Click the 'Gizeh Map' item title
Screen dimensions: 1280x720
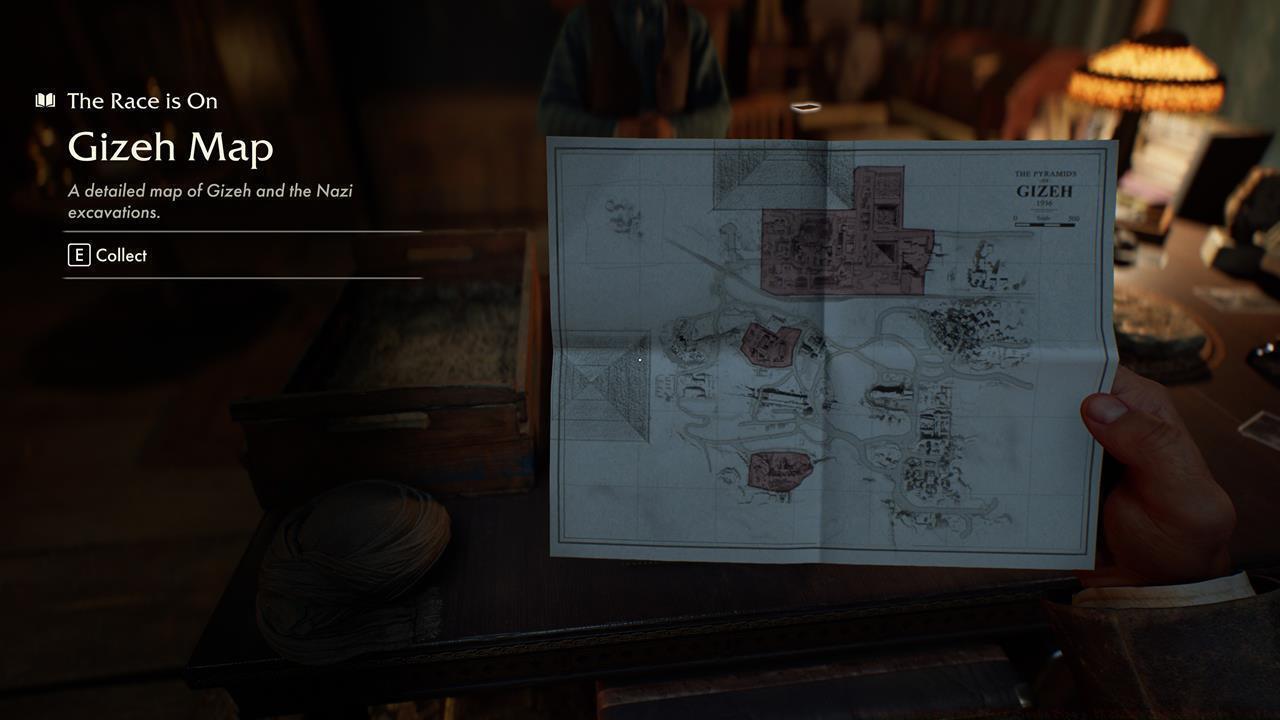(169, 147)
